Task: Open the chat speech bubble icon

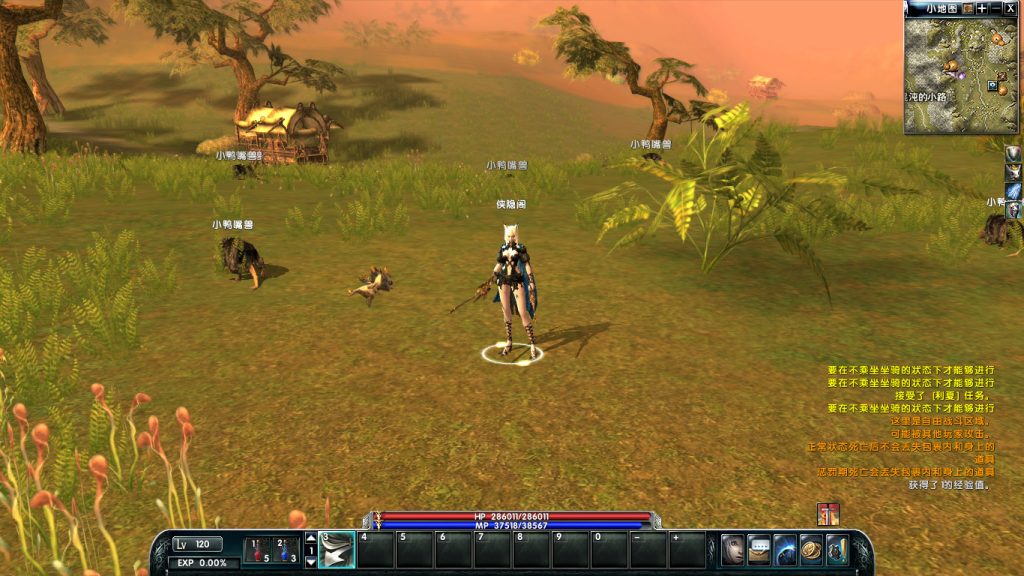Action: (x=759, y=549)
